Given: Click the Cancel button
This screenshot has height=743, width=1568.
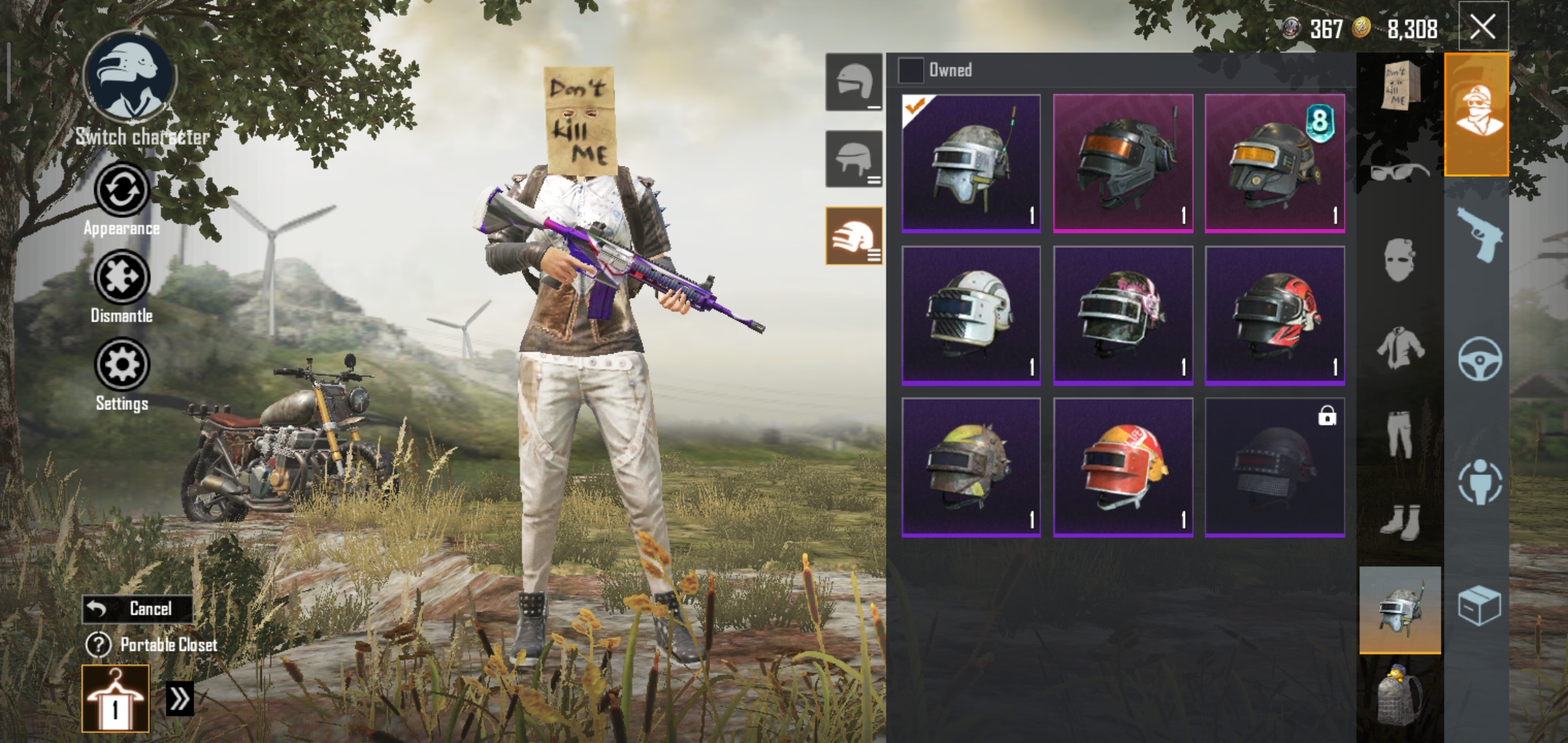Looking at the screenshot, I should pyautogui.click(x=138, y=609).
